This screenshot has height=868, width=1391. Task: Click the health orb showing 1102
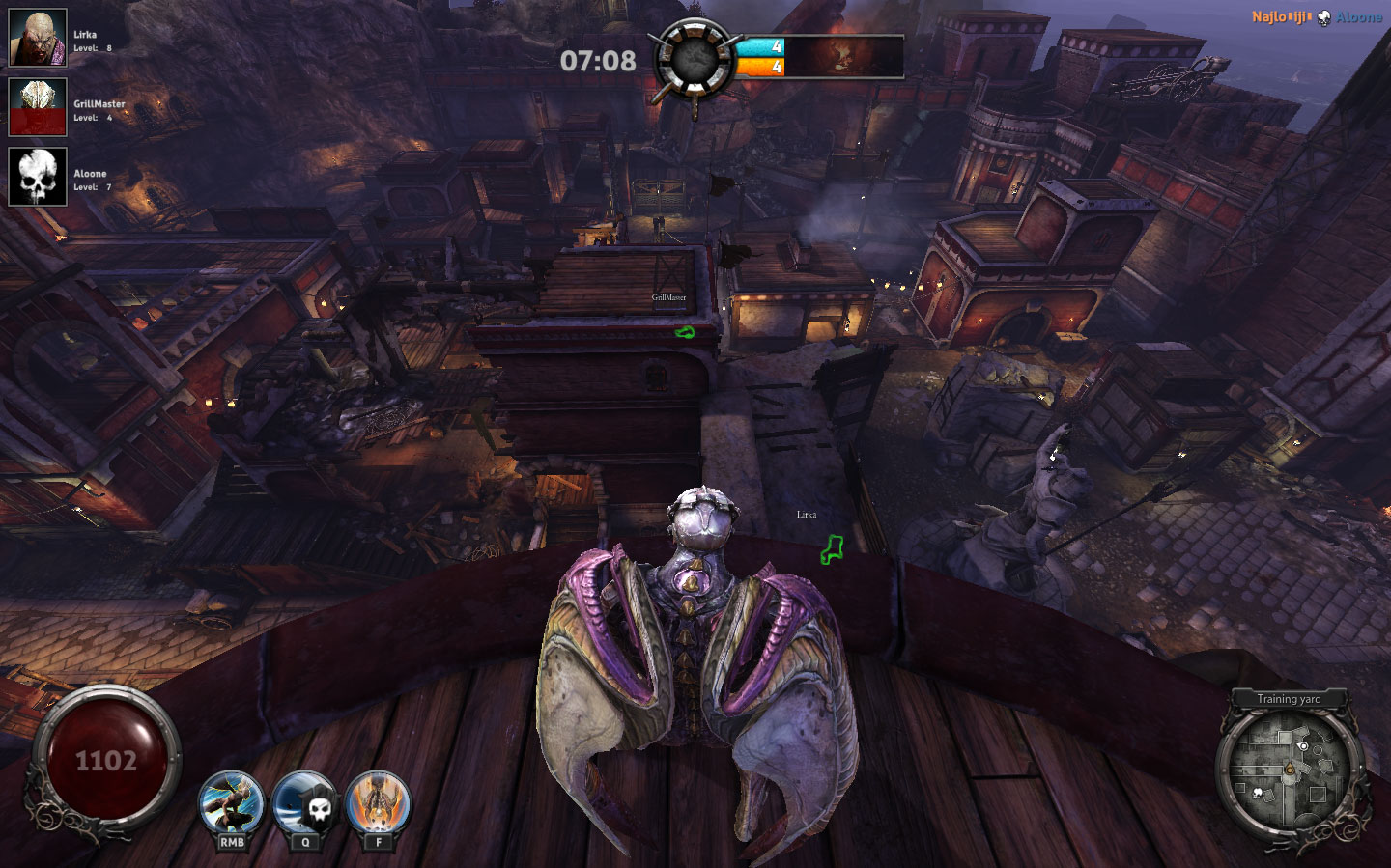point(108,759)
